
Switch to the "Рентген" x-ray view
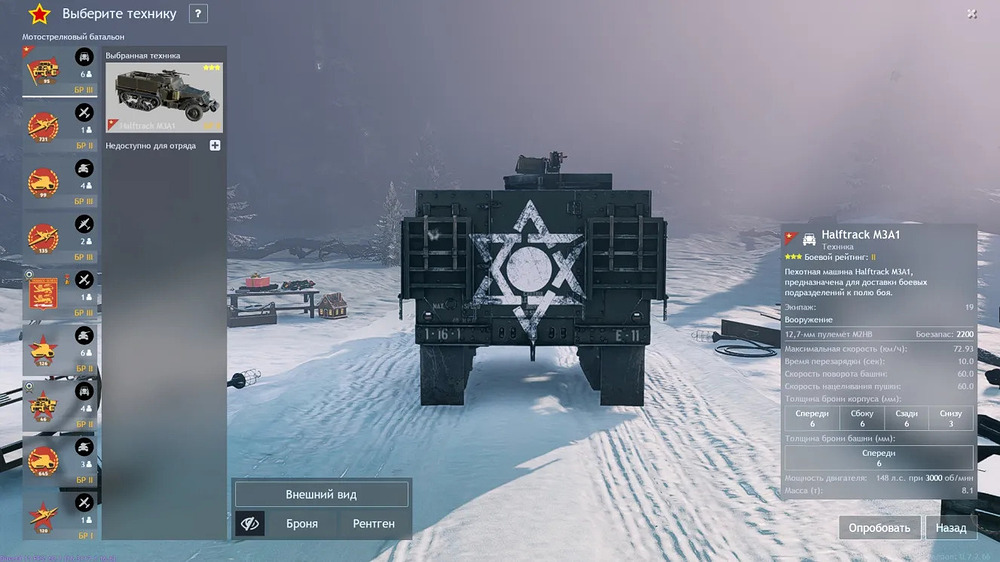coord(374,523)
